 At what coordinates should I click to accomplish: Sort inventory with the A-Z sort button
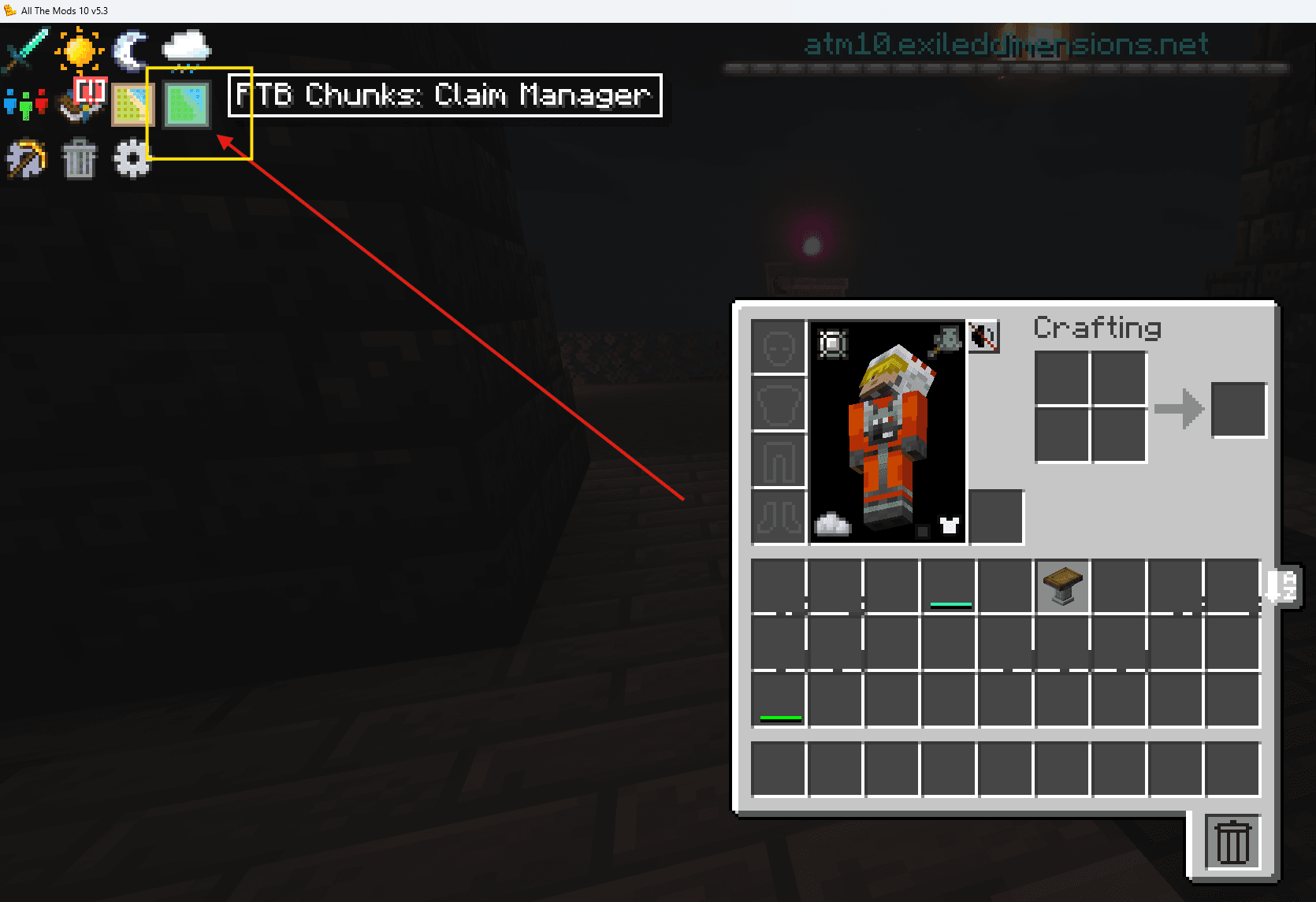1283,585
